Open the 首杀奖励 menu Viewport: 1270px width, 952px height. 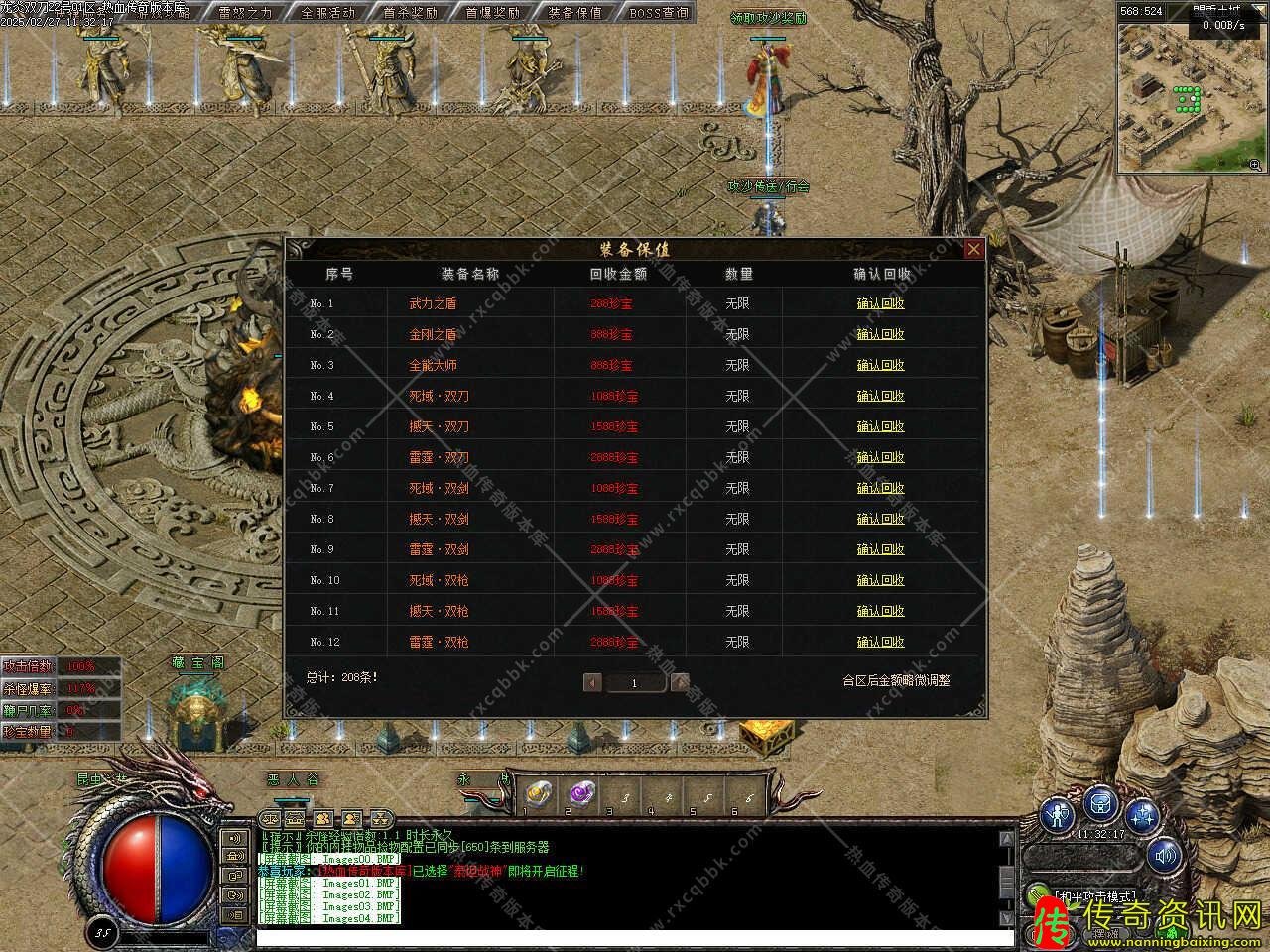pos(410,13)
